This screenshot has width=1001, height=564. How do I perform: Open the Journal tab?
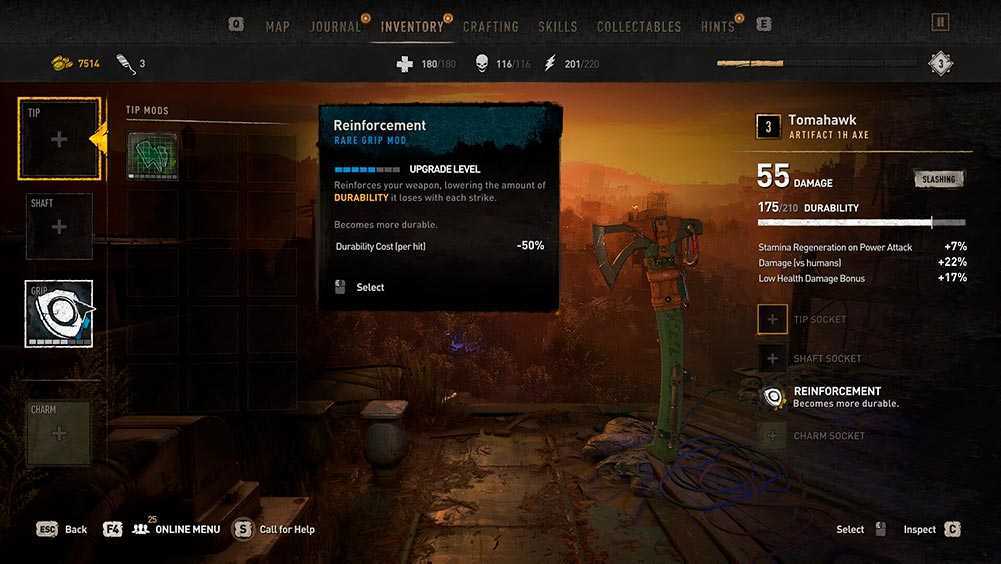[336, 27]
